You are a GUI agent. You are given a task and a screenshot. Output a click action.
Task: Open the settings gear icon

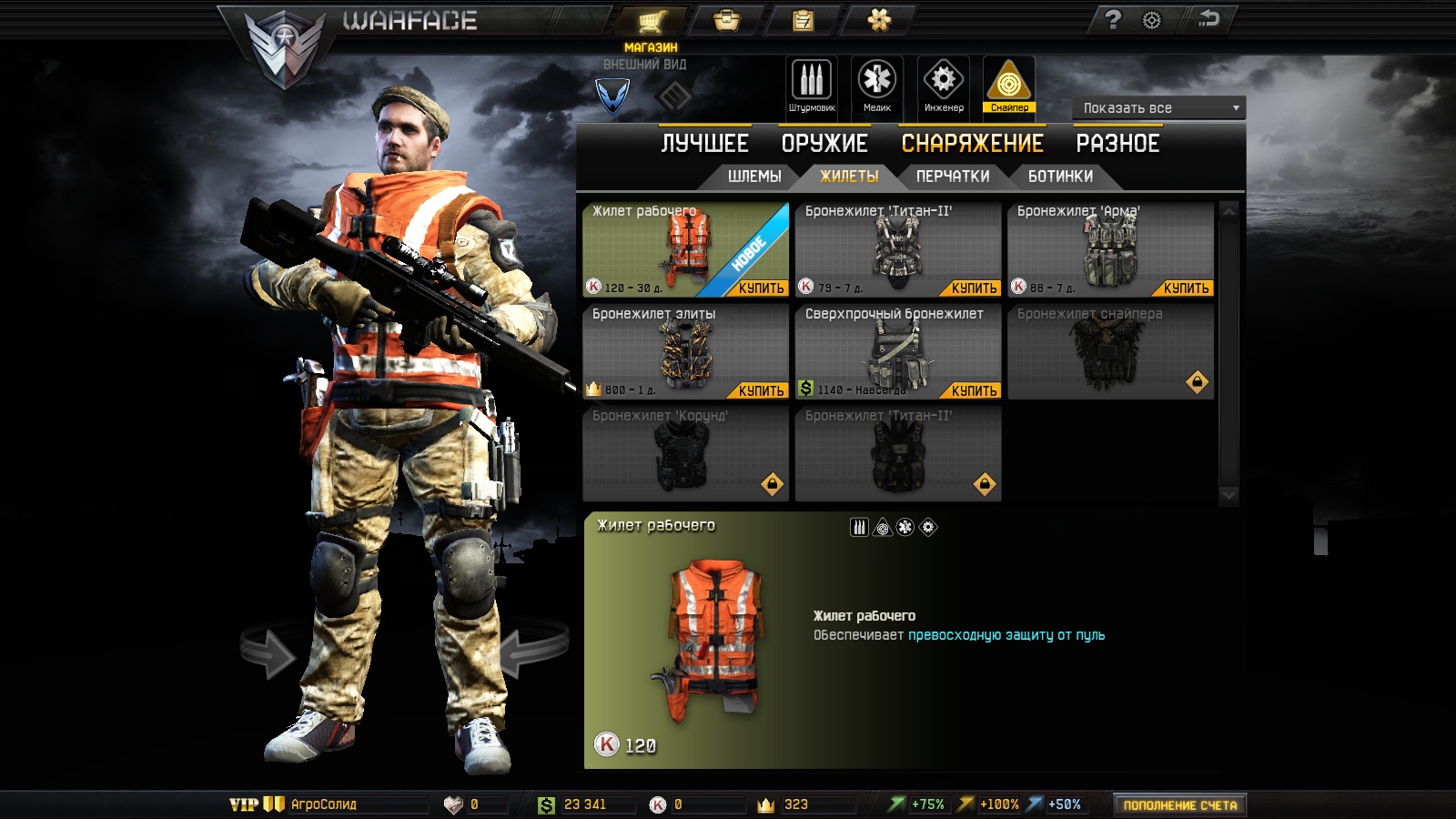point(1152,20)
